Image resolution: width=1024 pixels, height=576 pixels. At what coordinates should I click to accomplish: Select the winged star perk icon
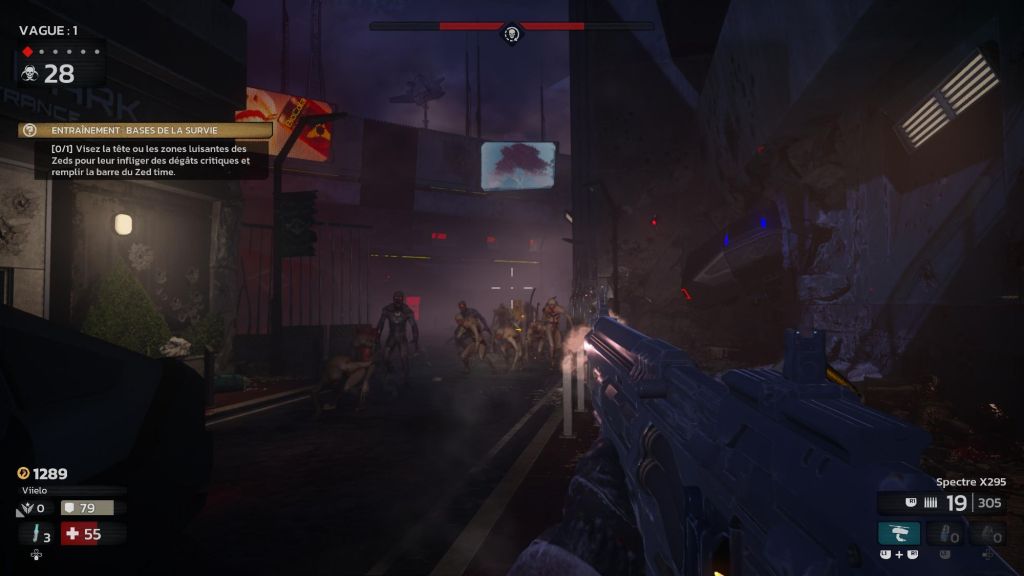point(27,509)
